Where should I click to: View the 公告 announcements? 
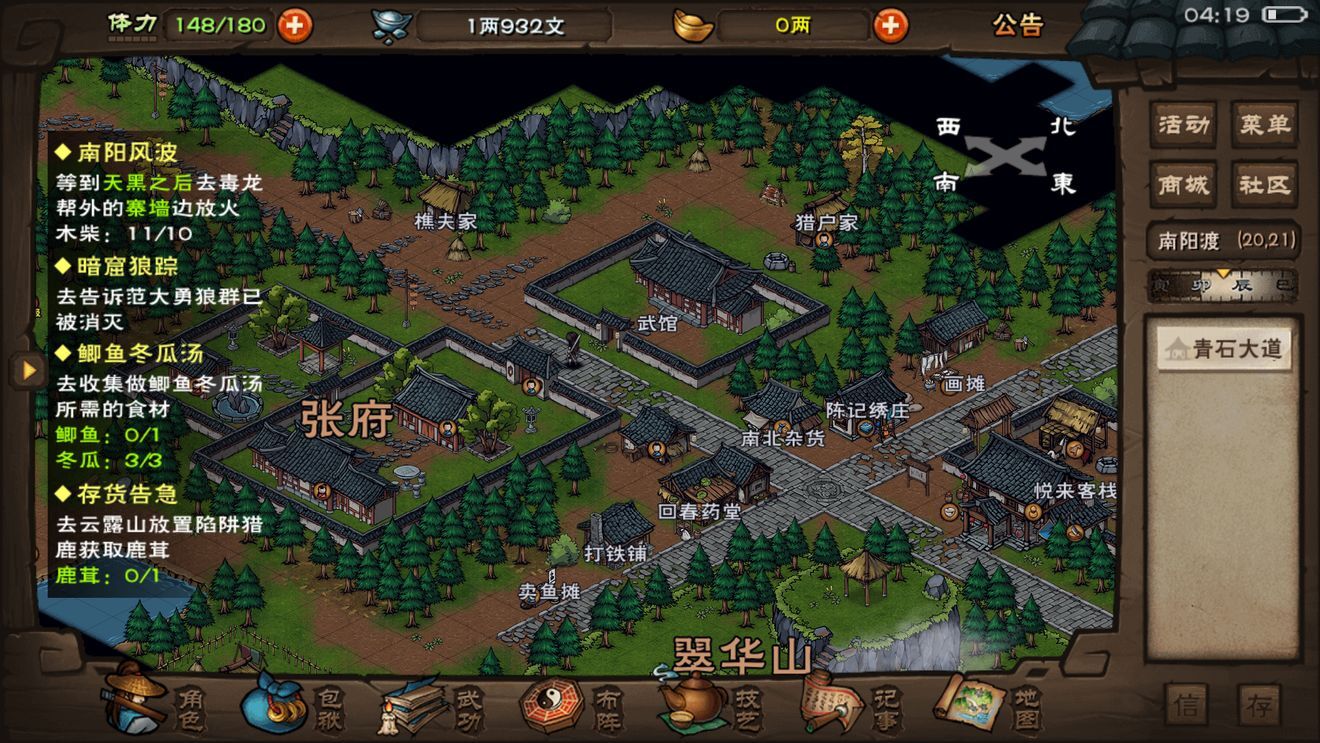(x=1018, y=27)
